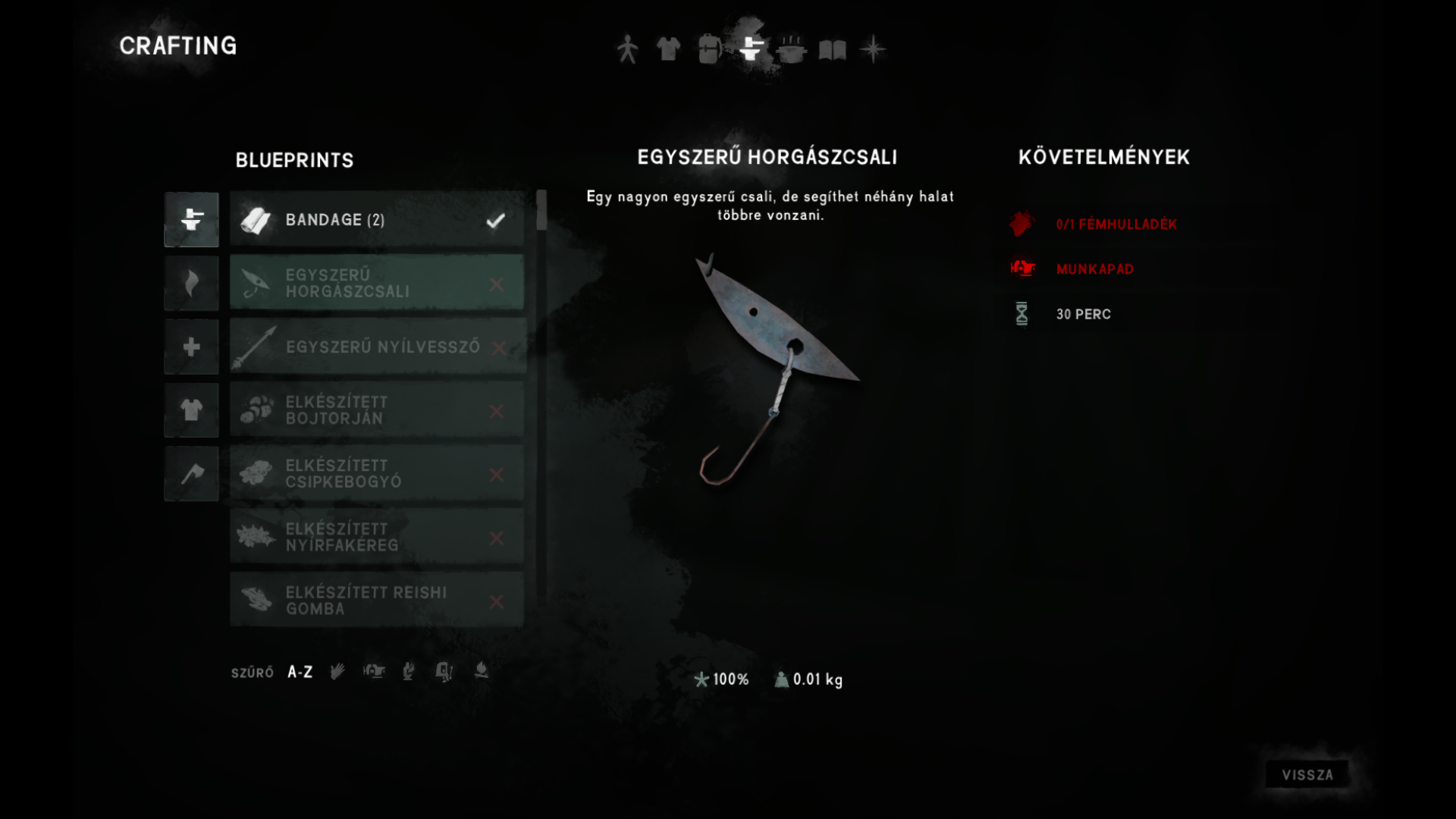Screen dimensions: 1456x819
Task: Open the compass map tab
Action: tap(873, 49)
